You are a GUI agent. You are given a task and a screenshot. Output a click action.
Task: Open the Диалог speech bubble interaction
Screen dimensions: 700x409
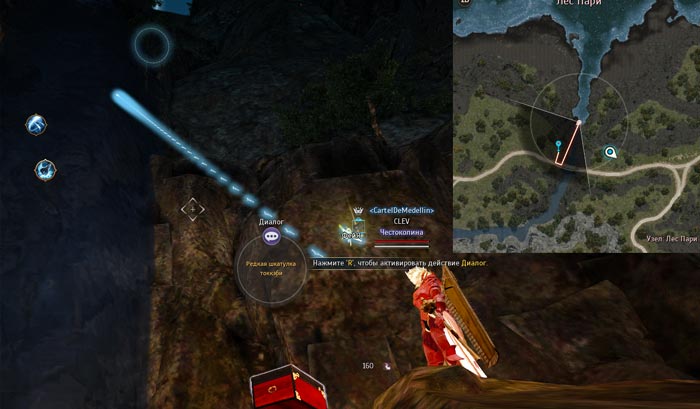pyautogui.click(x=271, y=237)
